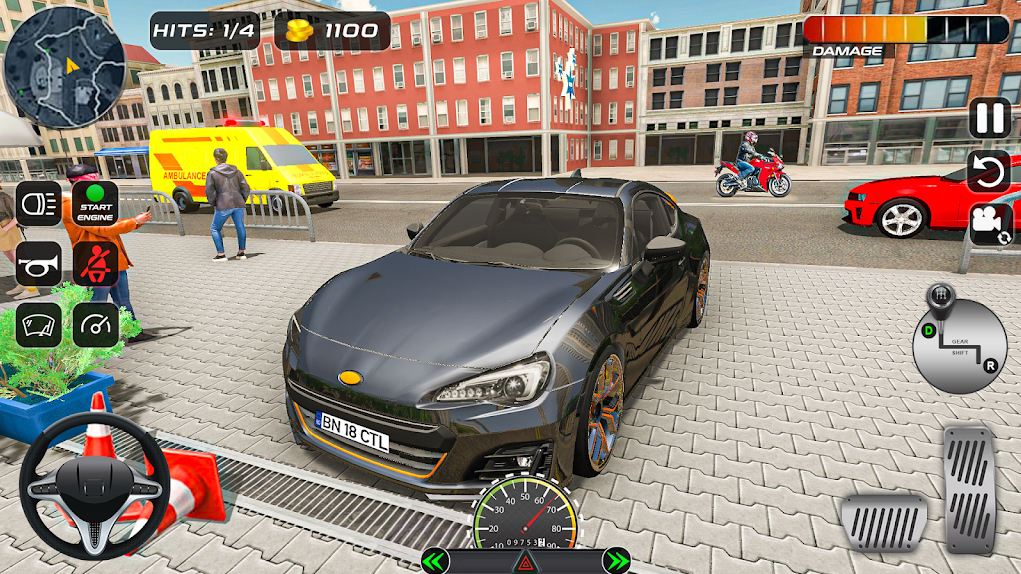Pause the game
Image resolution: width=1021 pixels, height=574 pixels.
click(989, 119)
